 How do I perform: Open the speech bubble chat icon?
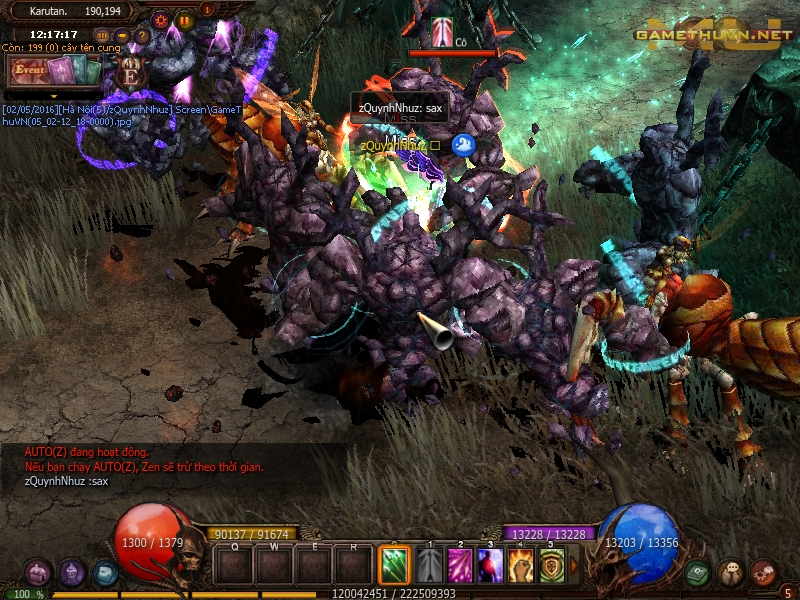[x=730, y=573]
